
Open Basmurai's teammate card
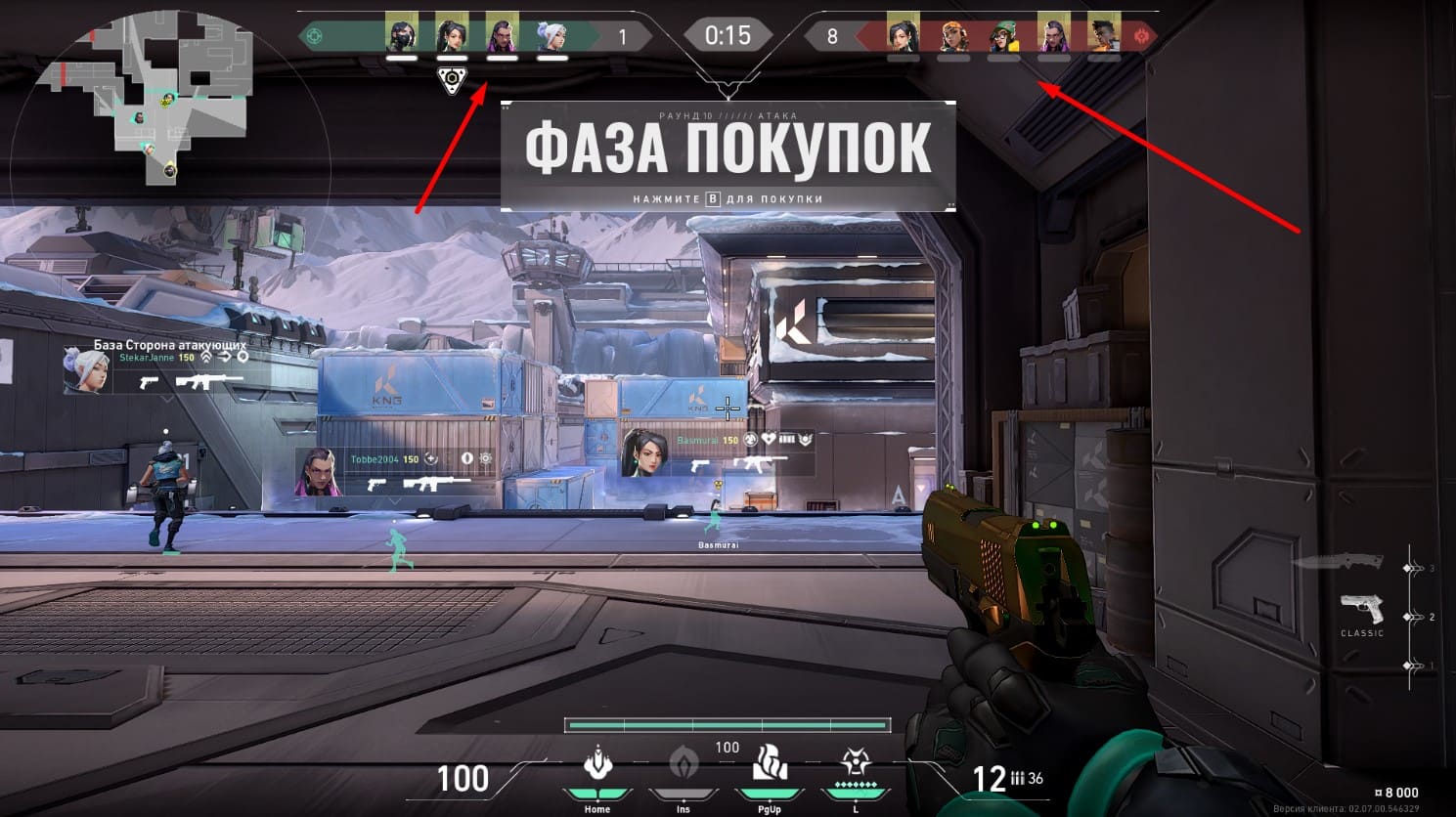point(717,453)
